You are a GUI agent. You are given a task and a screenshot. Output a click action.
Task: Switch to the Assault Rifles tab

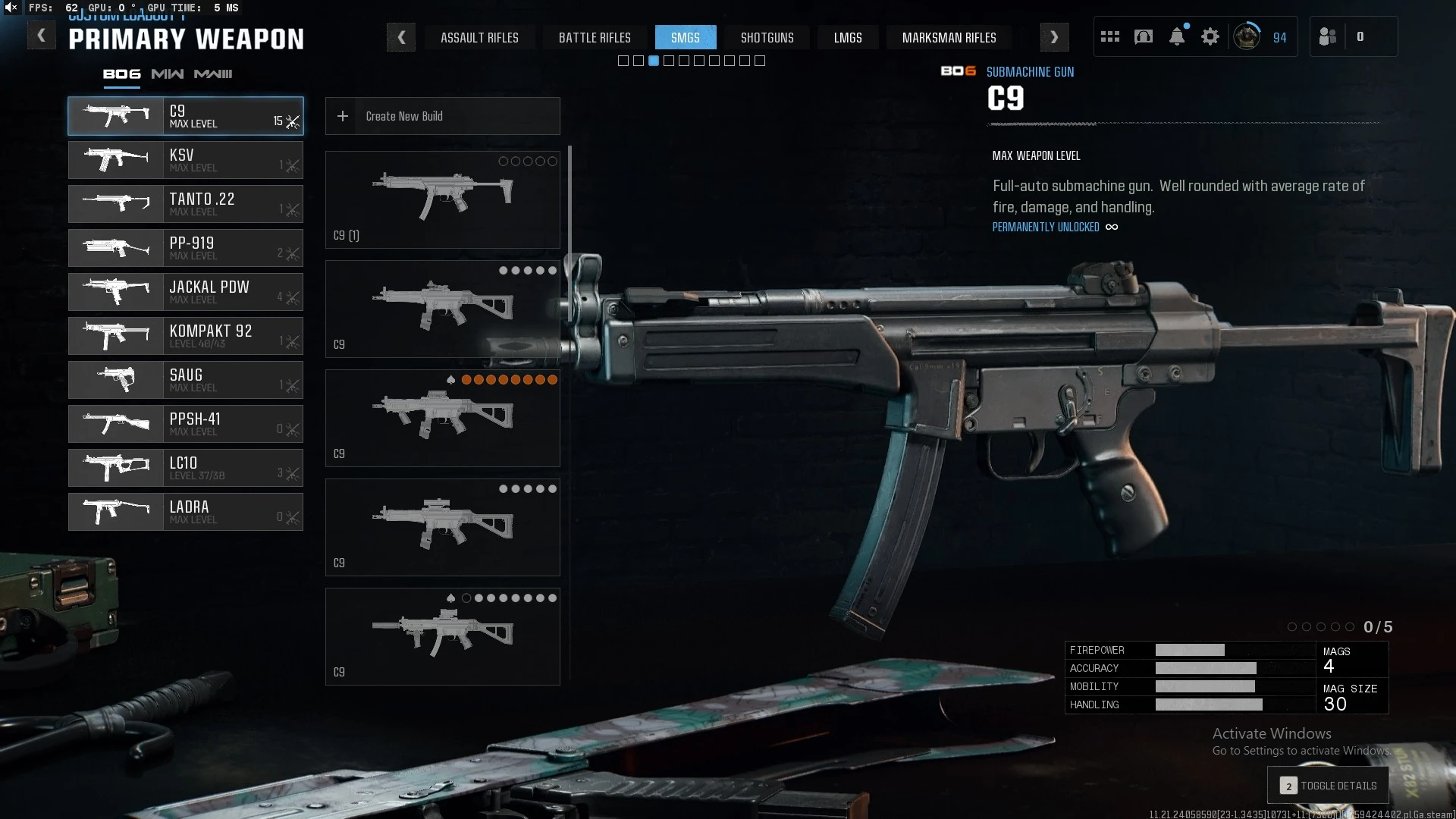click(479, 37)
